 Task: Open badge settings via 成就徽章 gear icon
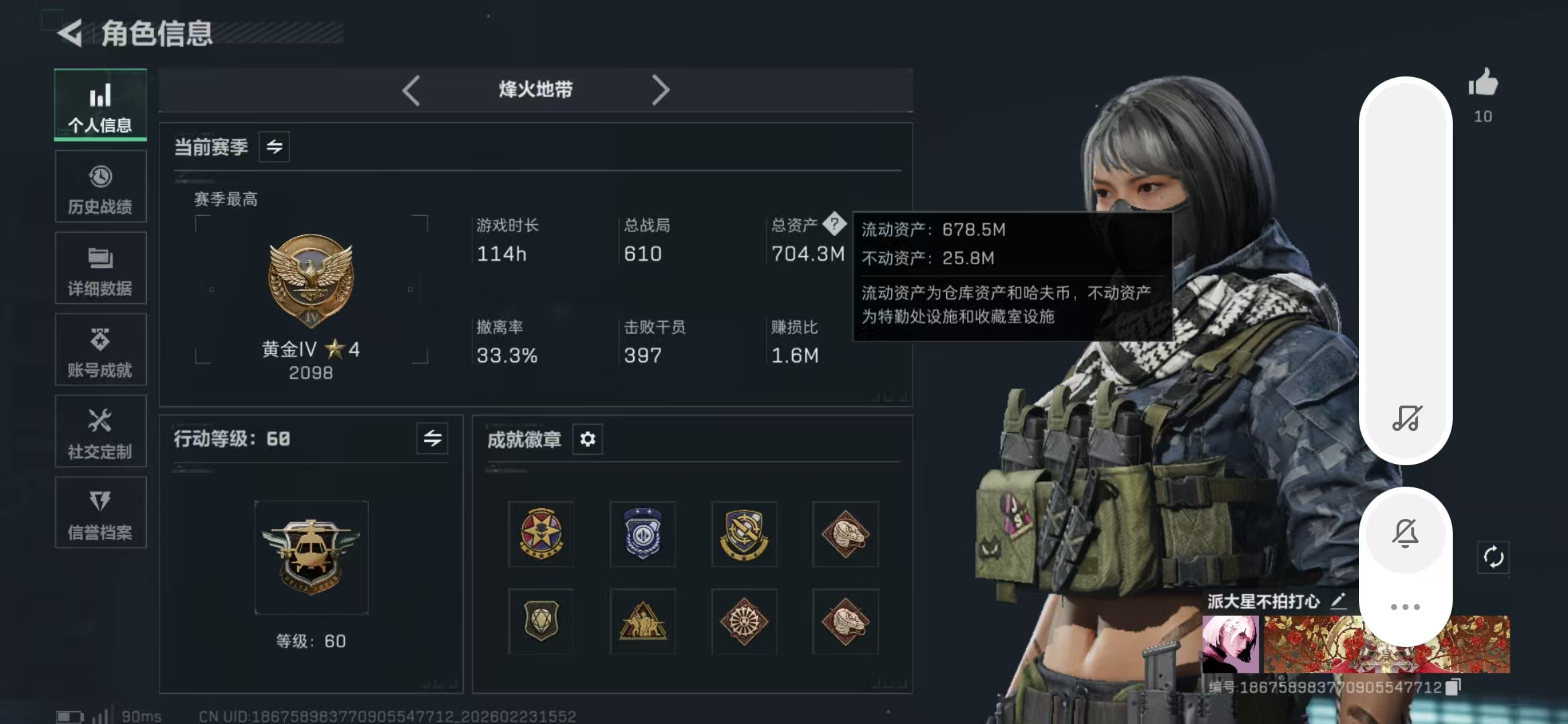[x=588, y=439]
